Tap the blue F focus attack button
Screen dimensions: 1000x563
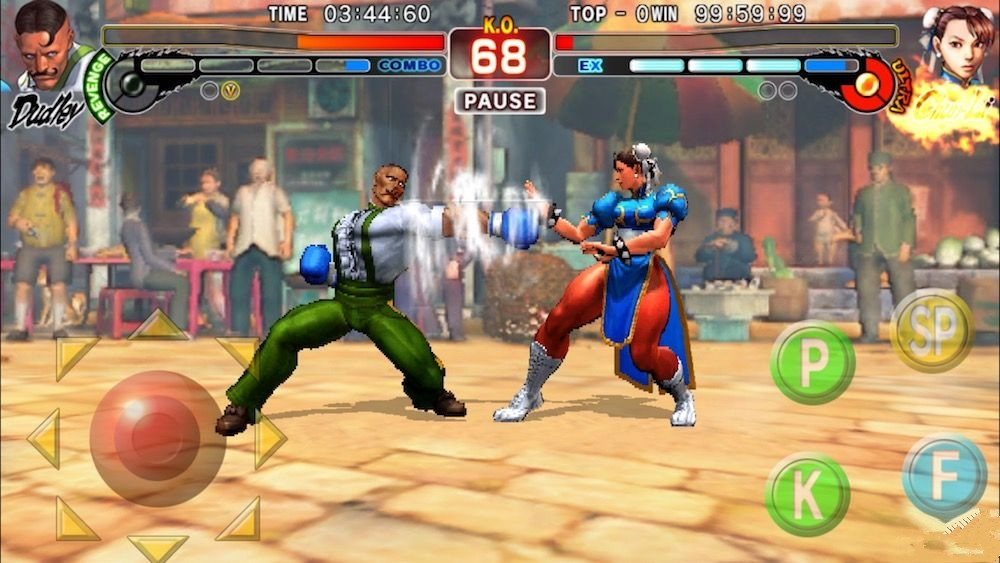pos(944,478)
